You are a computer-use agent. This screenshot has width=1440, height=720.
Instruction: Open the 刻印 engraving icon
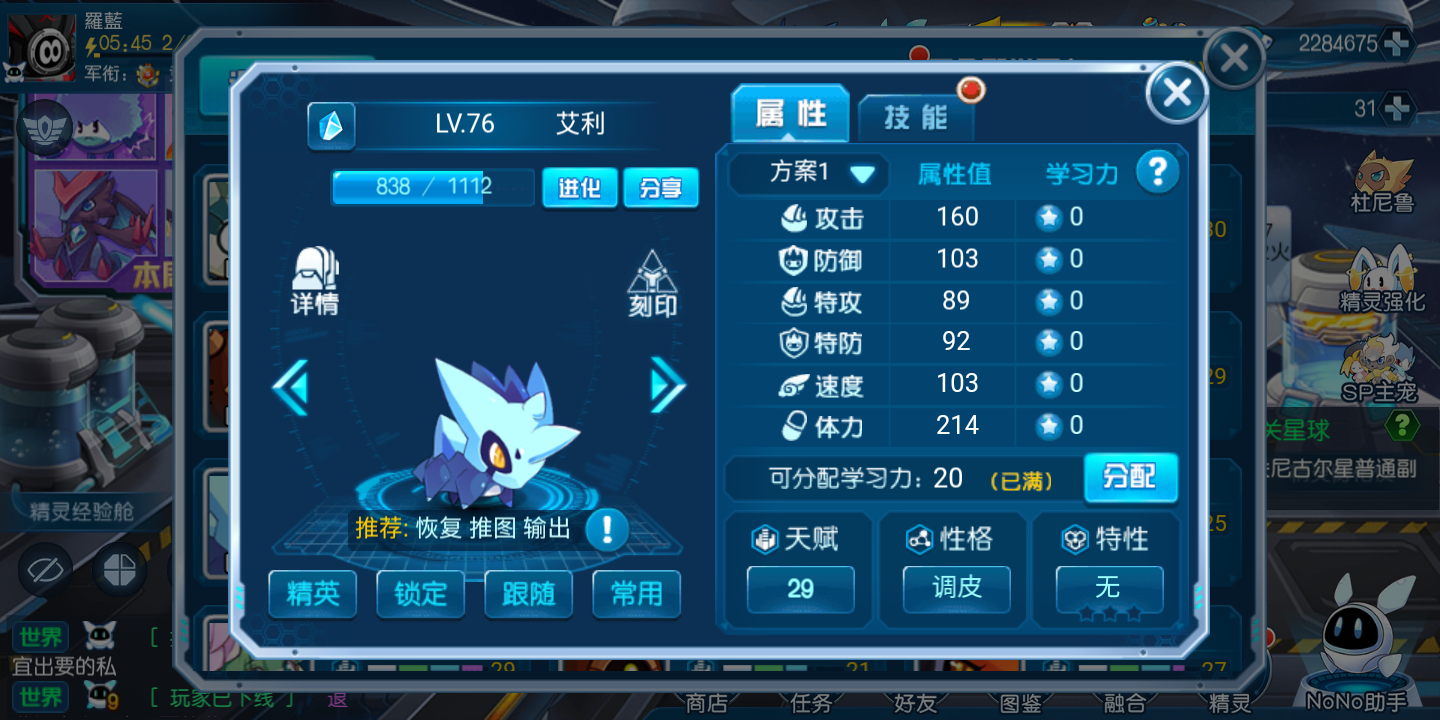tap(652, 284)
